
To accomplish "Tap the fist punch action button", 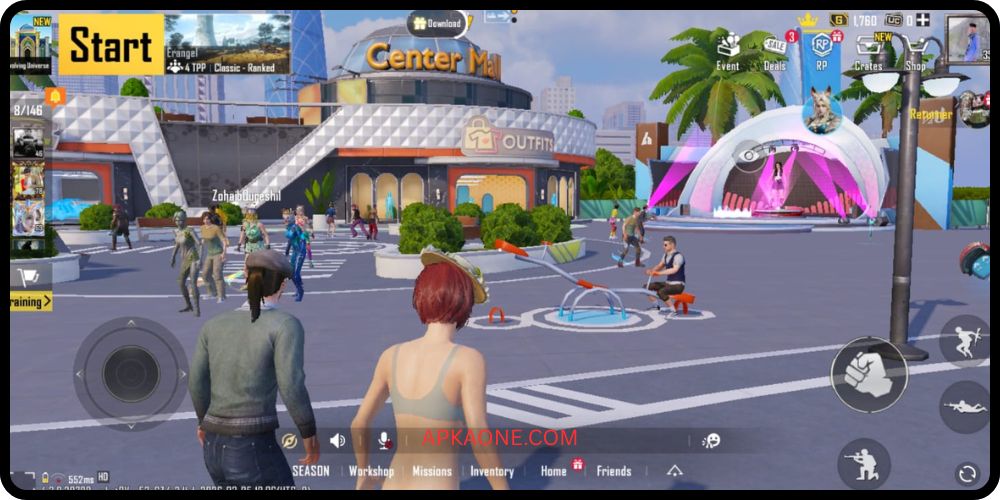I will [868, 374].
